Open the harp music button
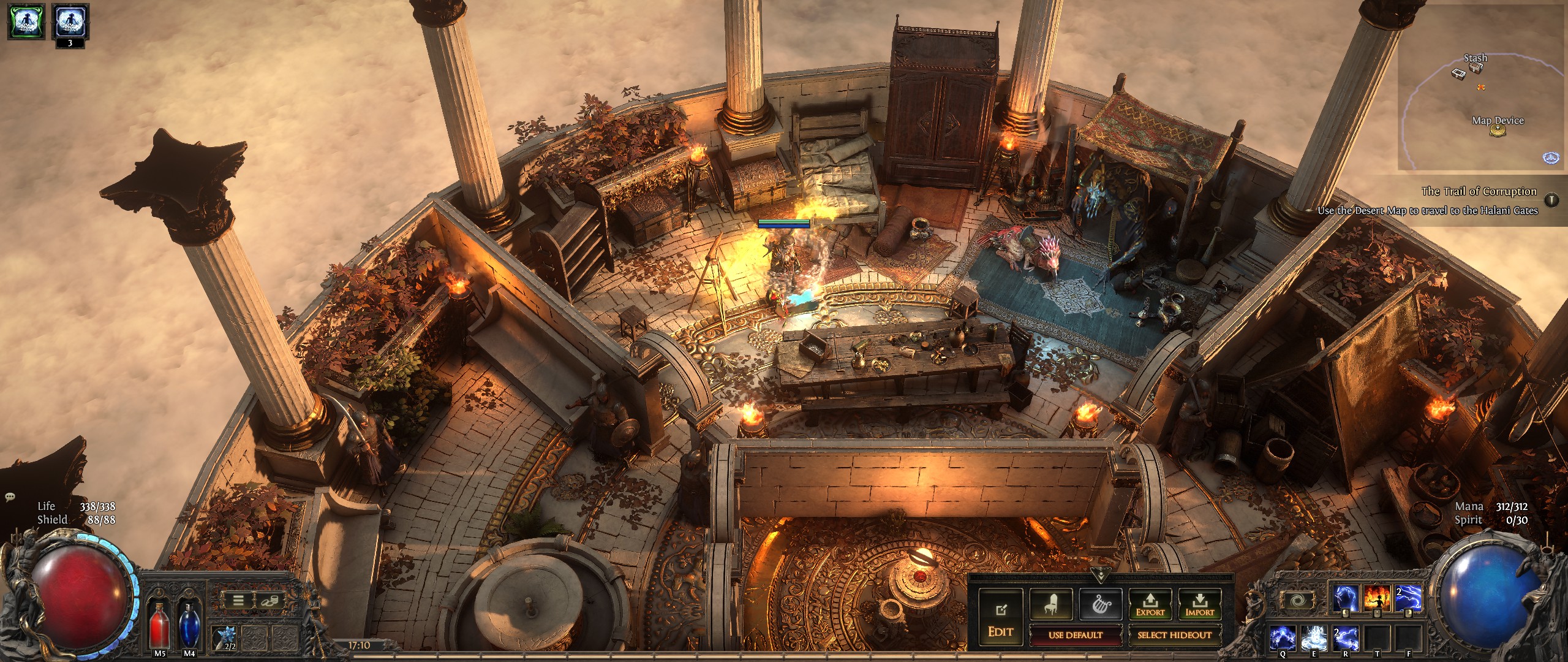This screenshot has height=662, width=1568. [1100, 603]
